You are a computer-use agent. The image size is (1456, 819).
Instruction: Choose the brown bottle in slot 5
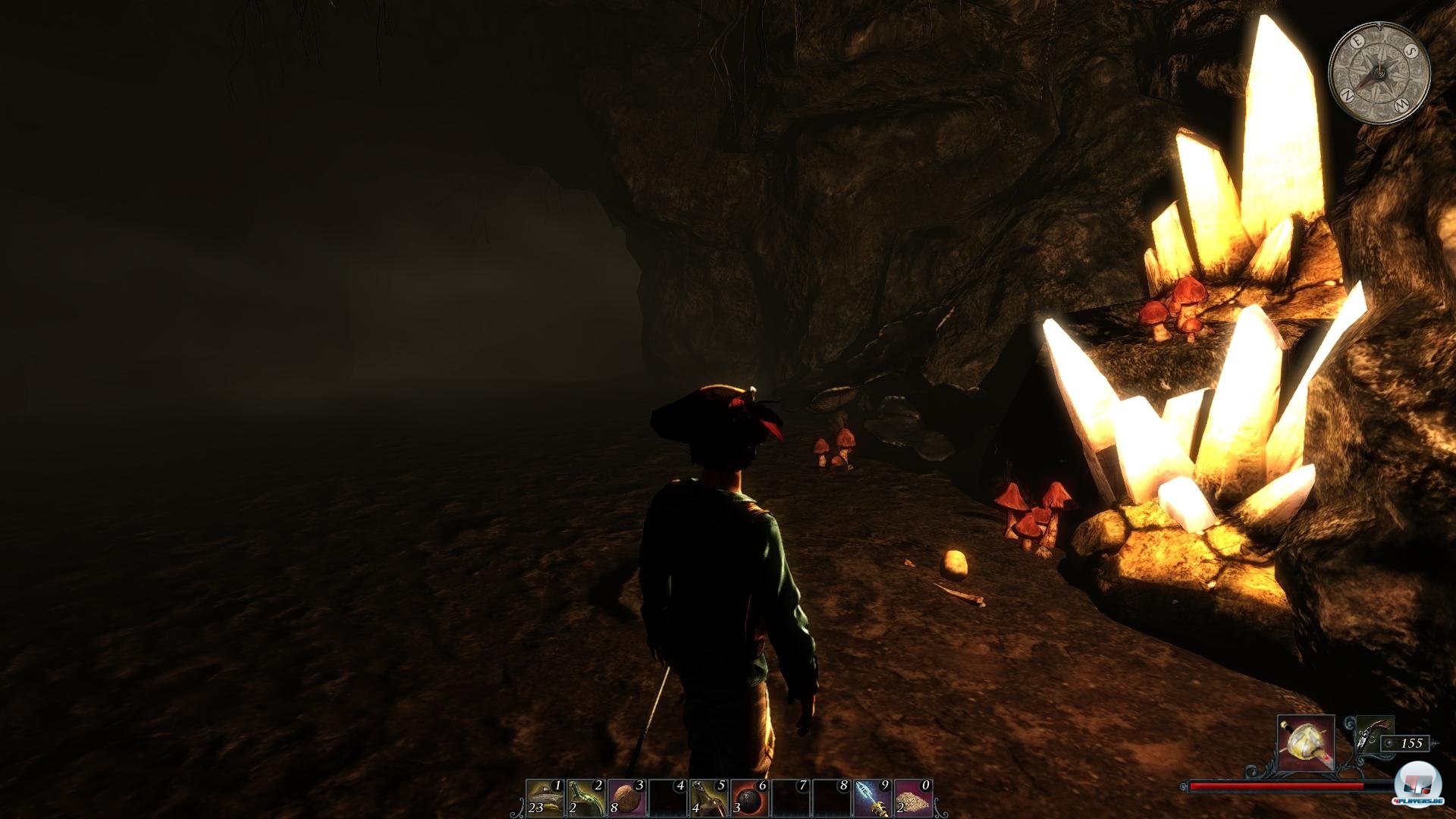[x=709, y=798]
